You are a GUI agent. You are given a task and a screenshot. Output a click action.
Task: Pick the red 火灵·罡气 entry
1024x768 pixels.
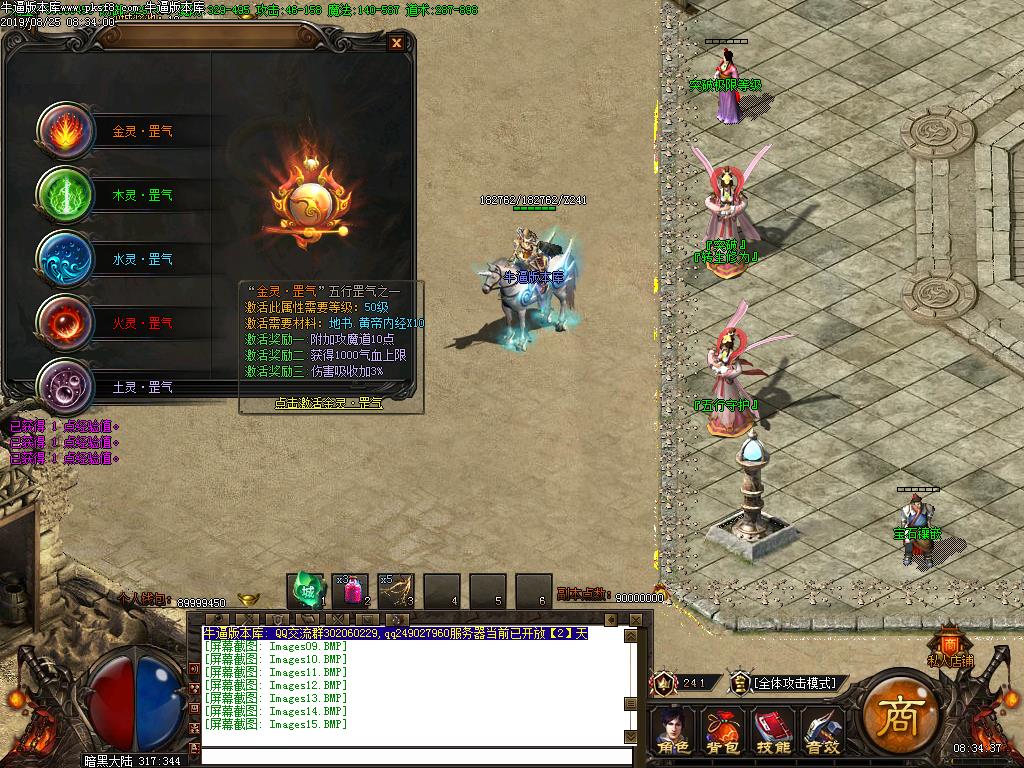[x=67, y=323]
